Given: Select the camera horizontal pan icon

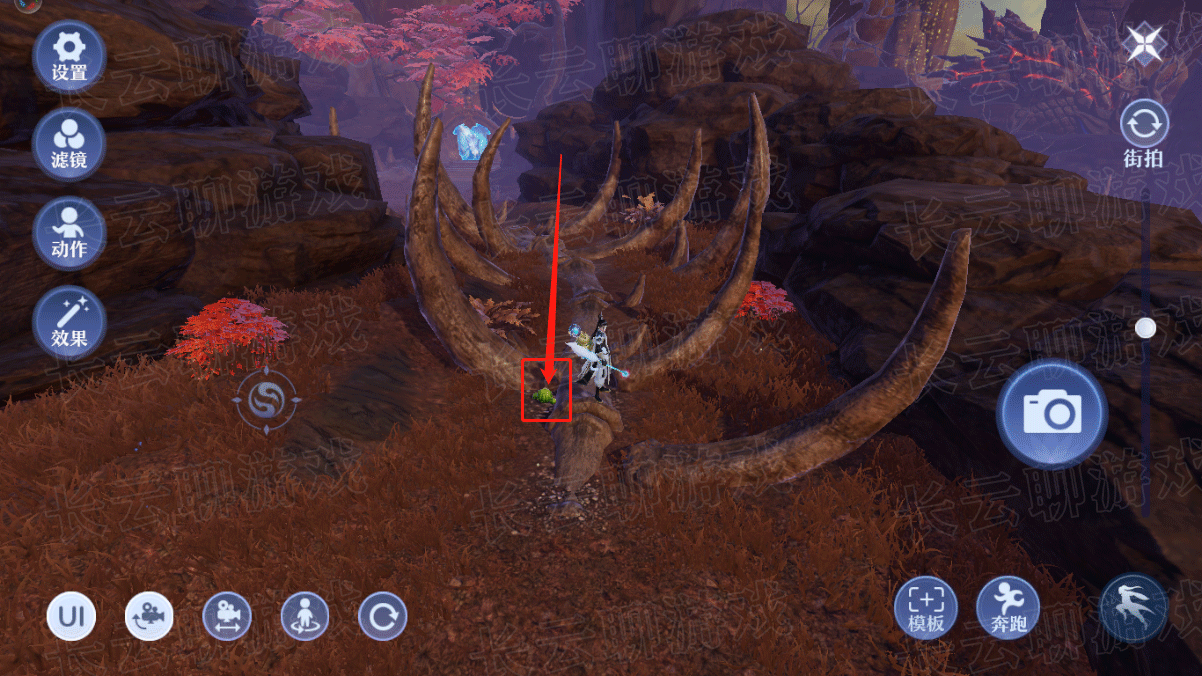Looking at the screenshot, I should 227,616.
